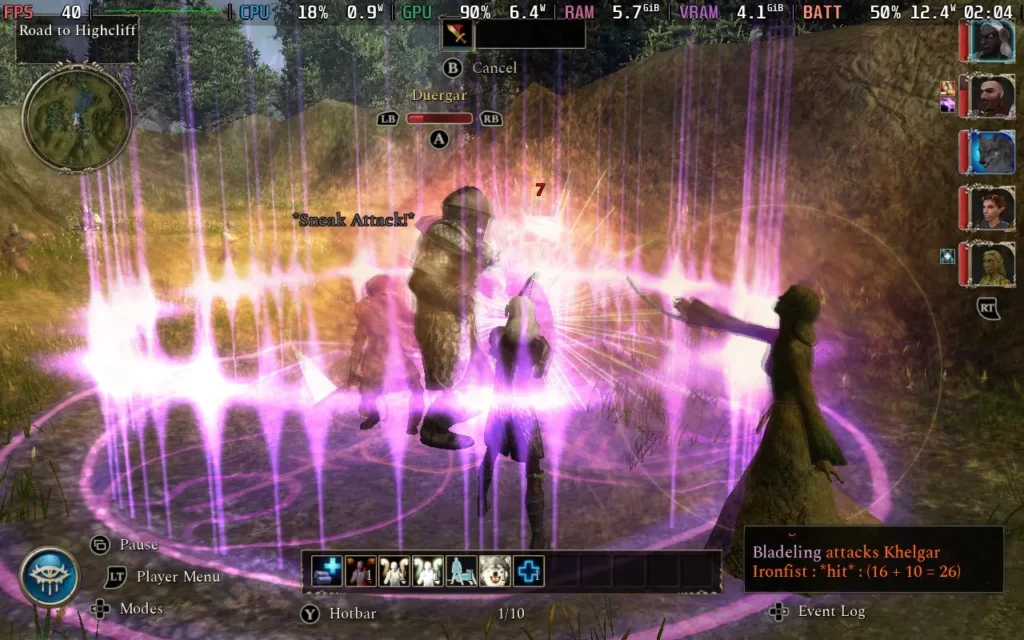Select the blonde woman party portrait

(x=991, y=264)
